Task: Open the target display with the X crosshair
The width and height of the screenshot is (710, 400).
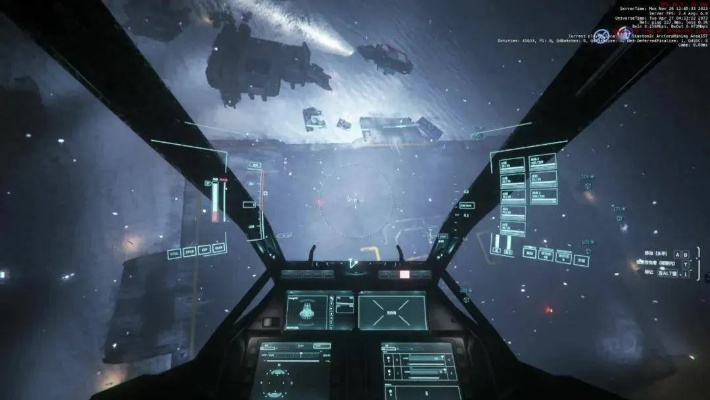Action: coord(392,310)
